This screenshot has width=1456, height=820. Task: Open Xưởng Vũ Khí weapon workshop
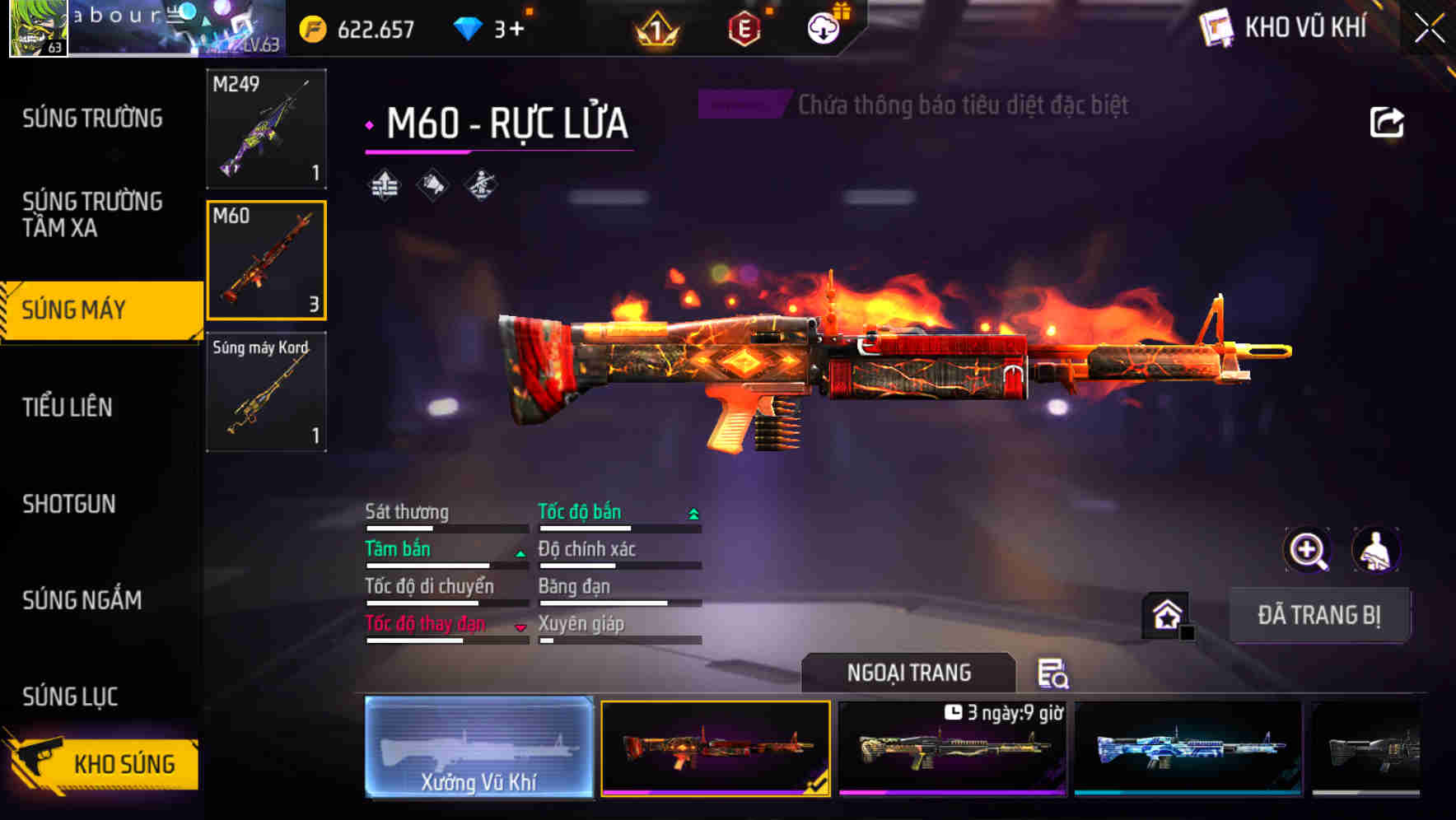pos(479,748)
